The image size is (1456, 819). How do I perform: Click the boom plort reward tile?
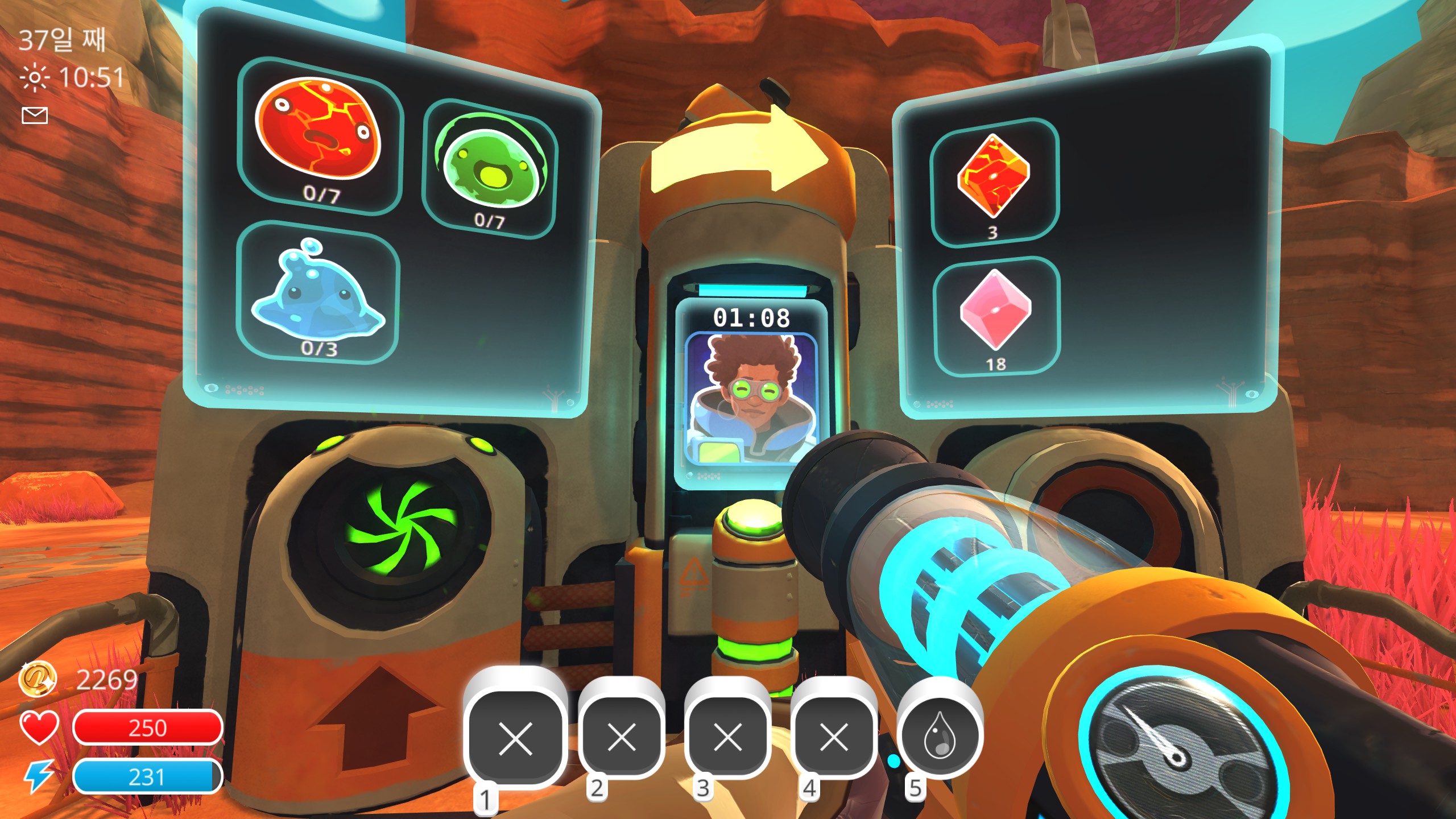(x=994, y=182)
